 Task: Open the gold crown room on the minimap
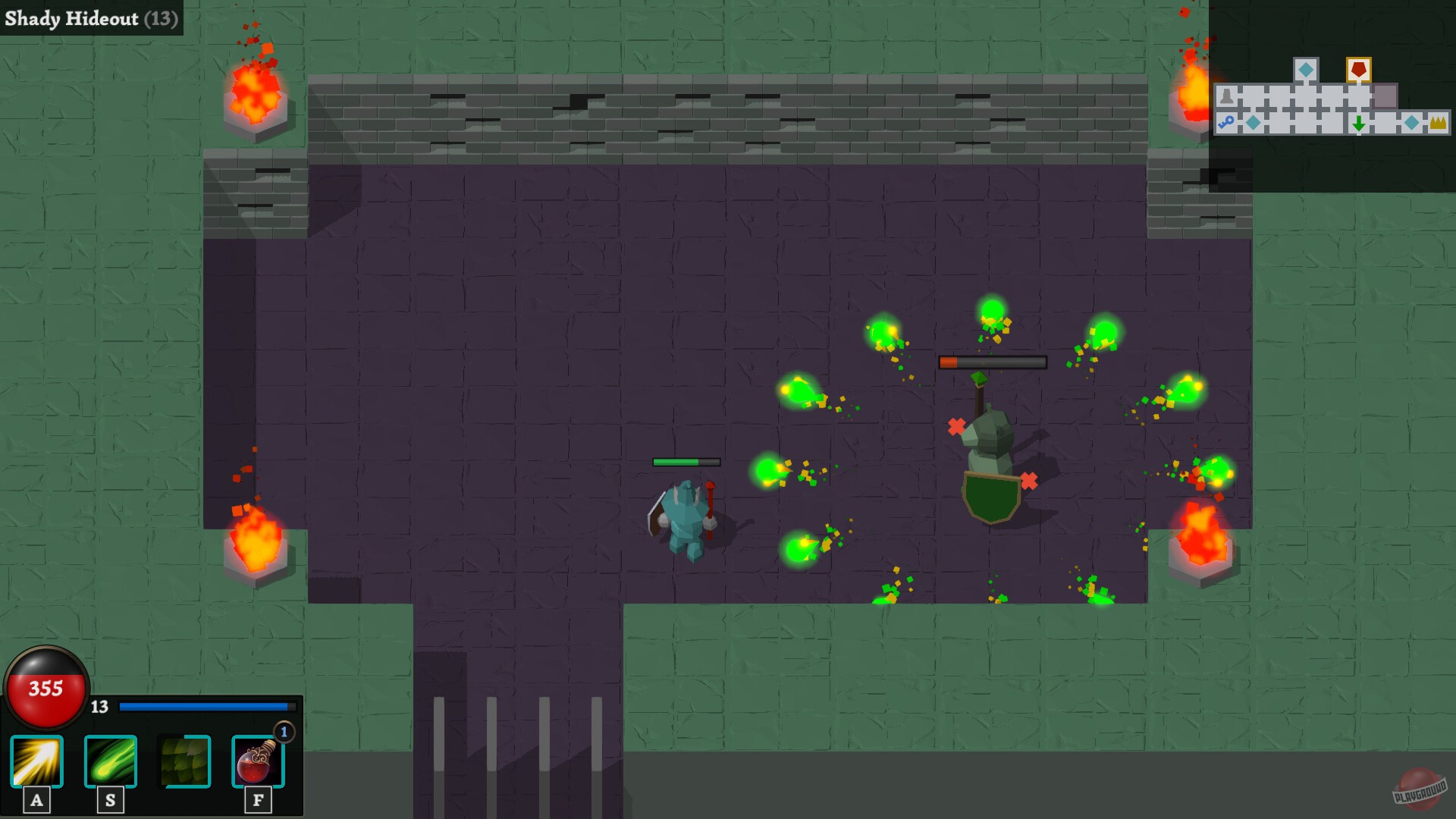(1439, 123)
